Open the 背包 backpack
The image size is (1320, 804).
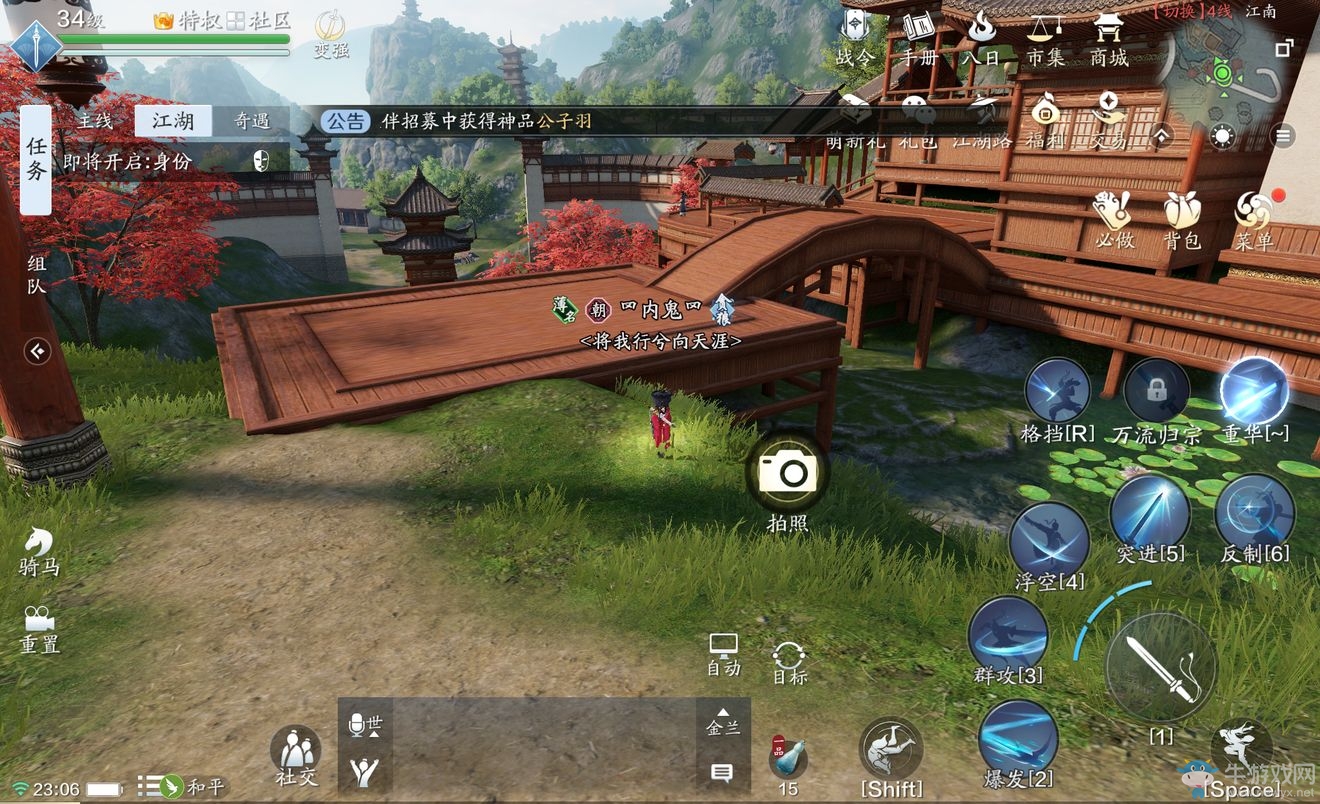(1181, 220)
